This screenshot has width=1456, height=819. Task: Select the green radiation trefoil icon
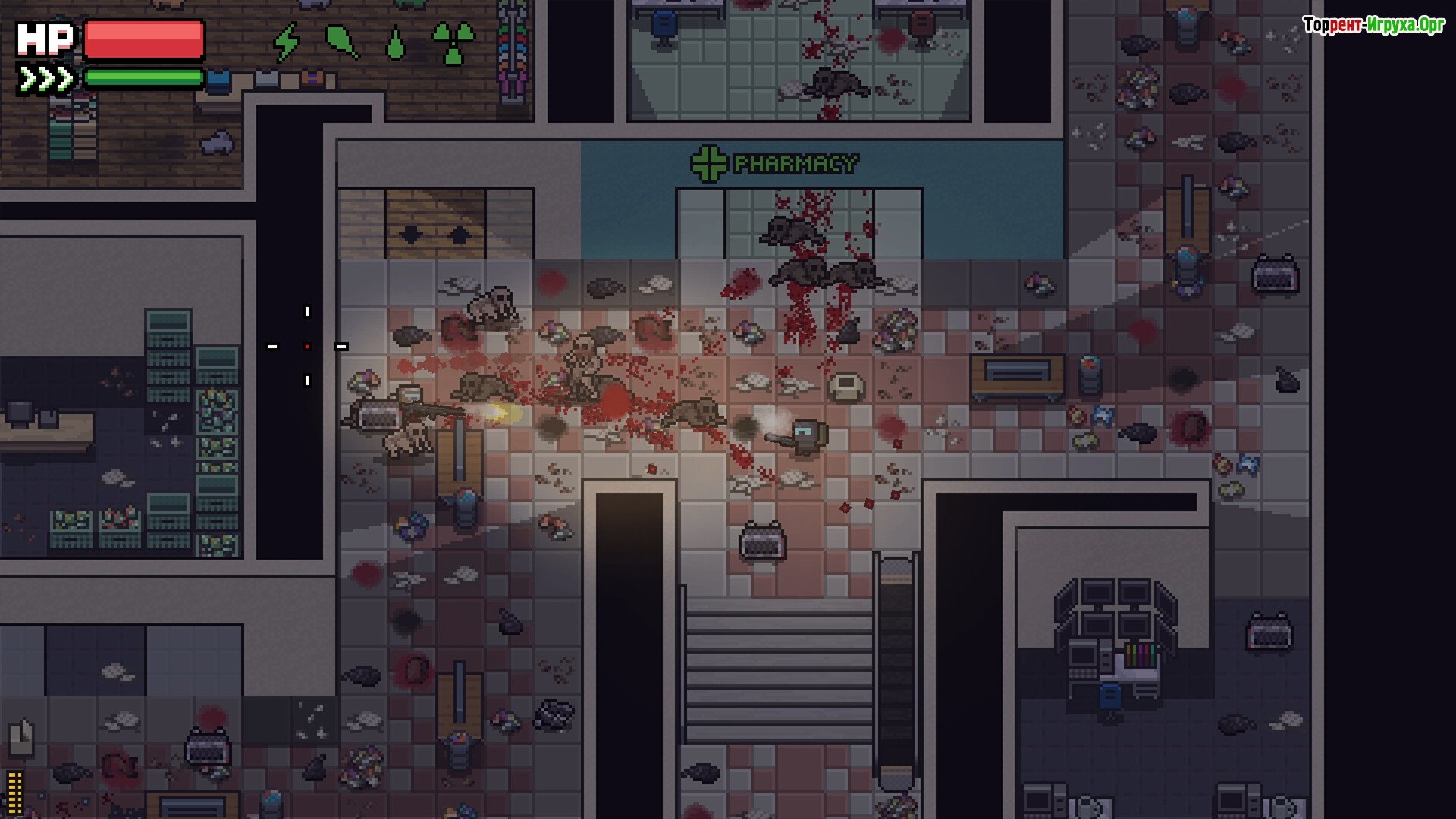point(453,42)
